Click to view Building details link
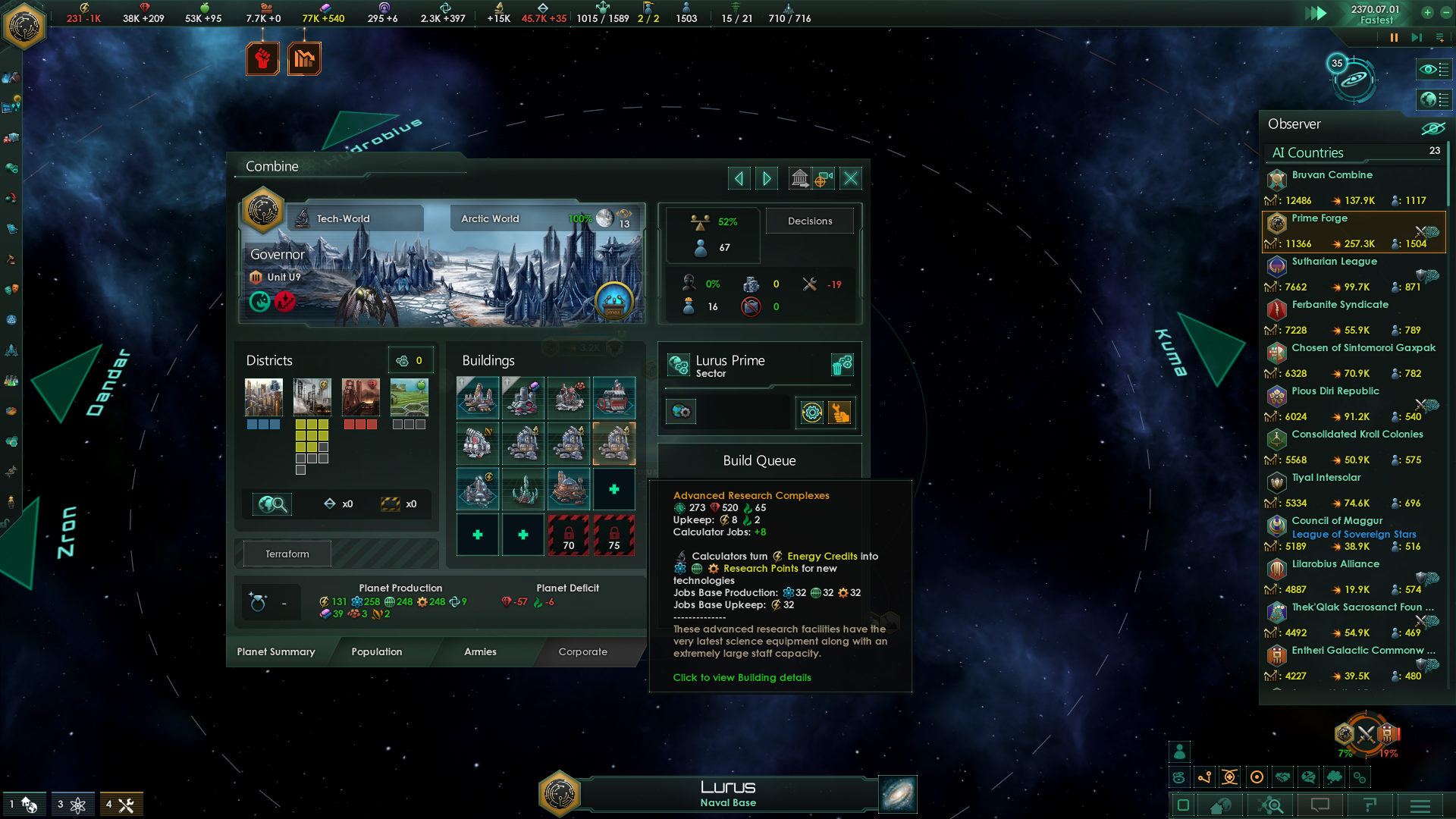This screenshot has height=819, width=1456. click(x=741, y=677)
